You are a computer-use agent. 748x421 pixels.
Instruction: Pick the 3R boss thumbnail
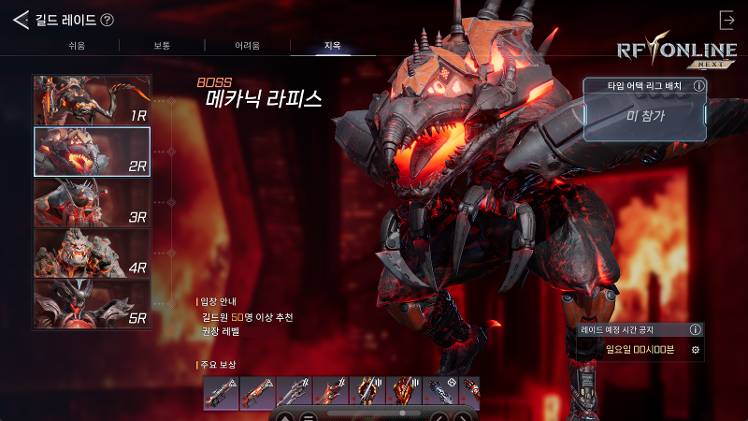pyautogui.click(x=92, y=203)
